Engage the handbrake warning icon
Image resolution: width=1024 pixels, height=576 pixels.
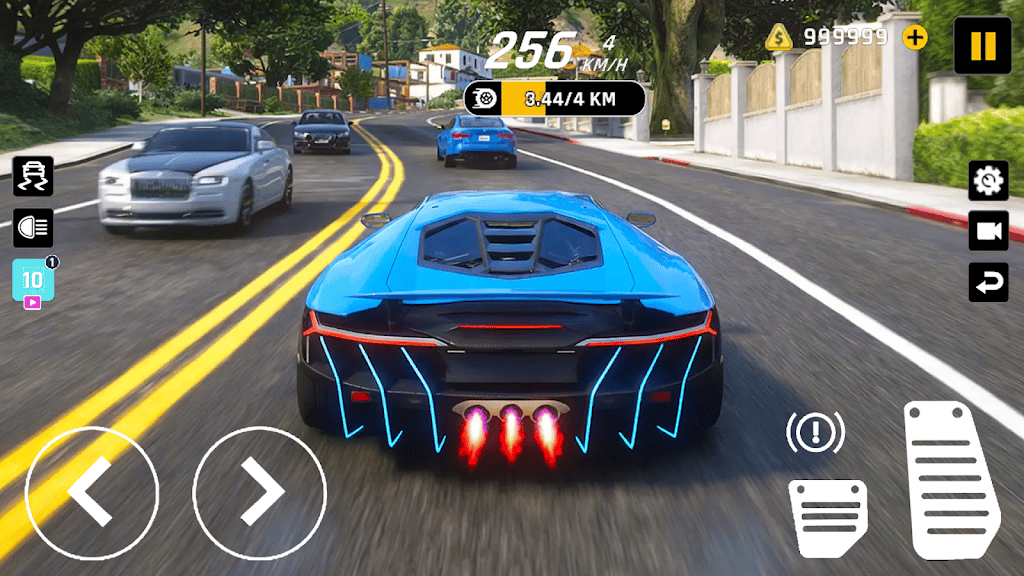pyautogui.click(x=815, y=432)
